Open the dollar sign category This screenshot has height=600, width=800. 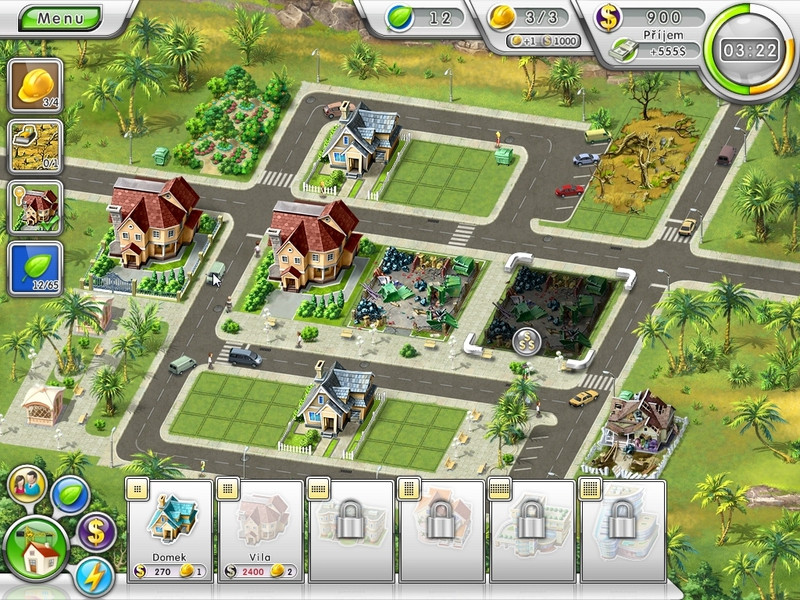(97, 530)
